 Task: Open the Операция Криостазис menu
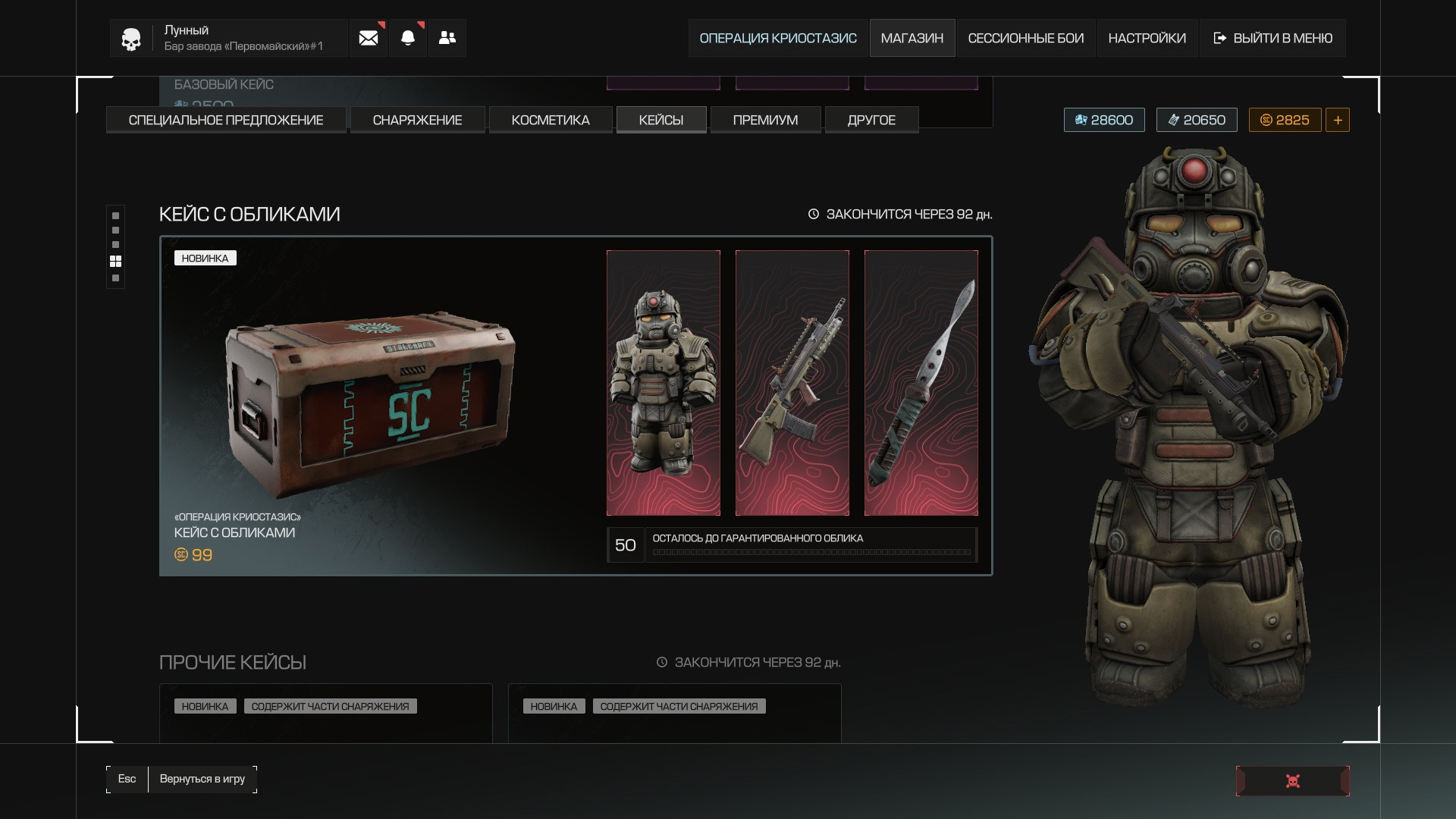(778, 38)
